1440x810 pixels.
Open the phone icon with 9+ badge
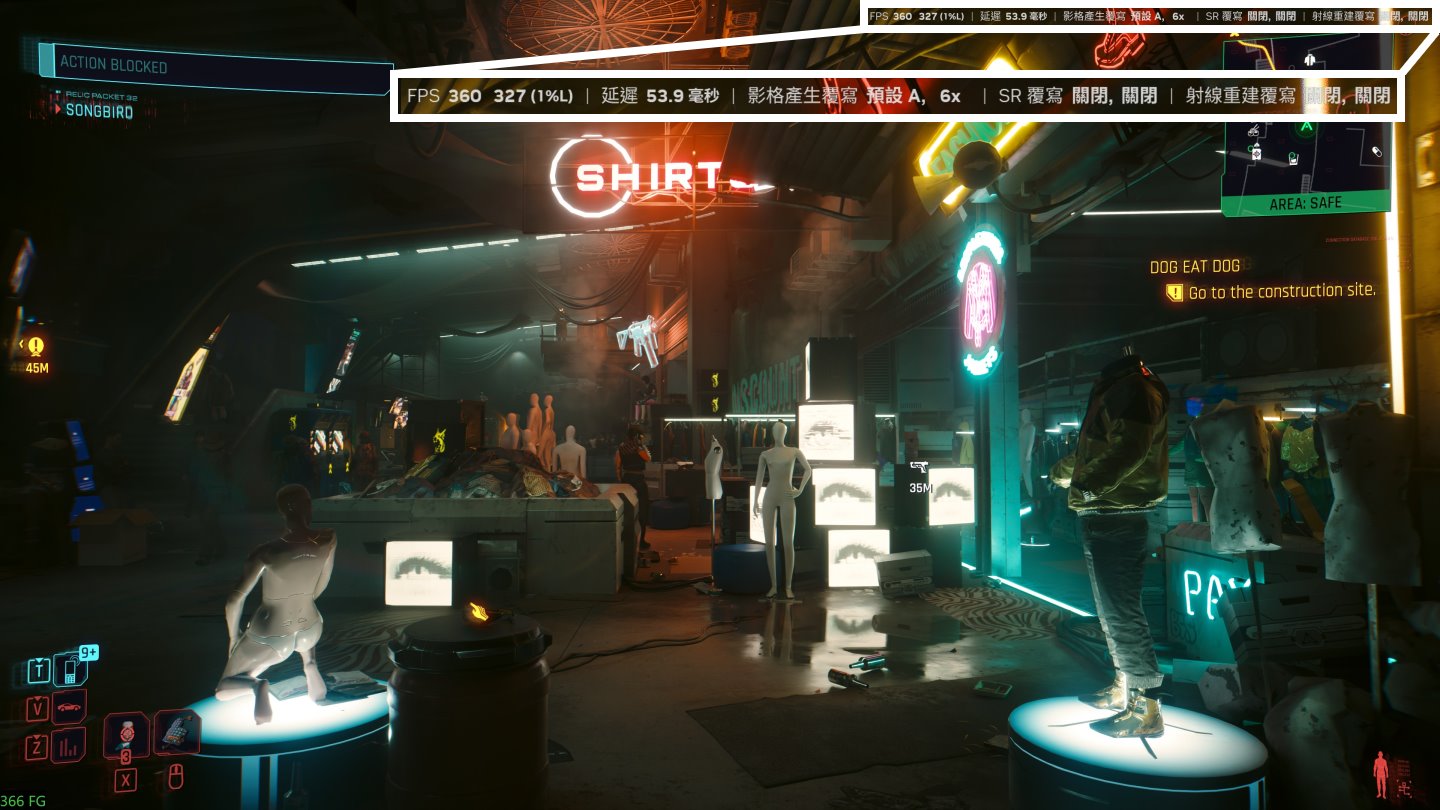click(x=70, y=669)
